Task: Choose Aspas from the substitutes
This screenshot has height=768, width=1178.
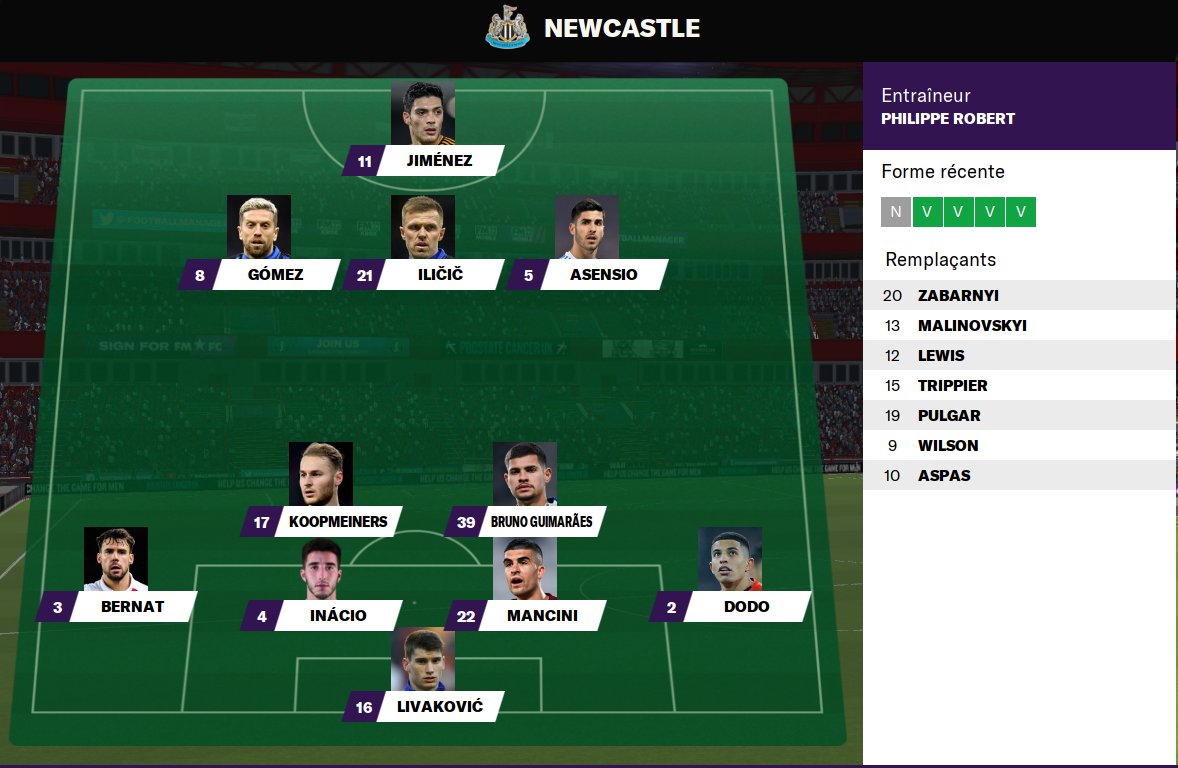Action: pyautogui.click(x=944, y=476)
